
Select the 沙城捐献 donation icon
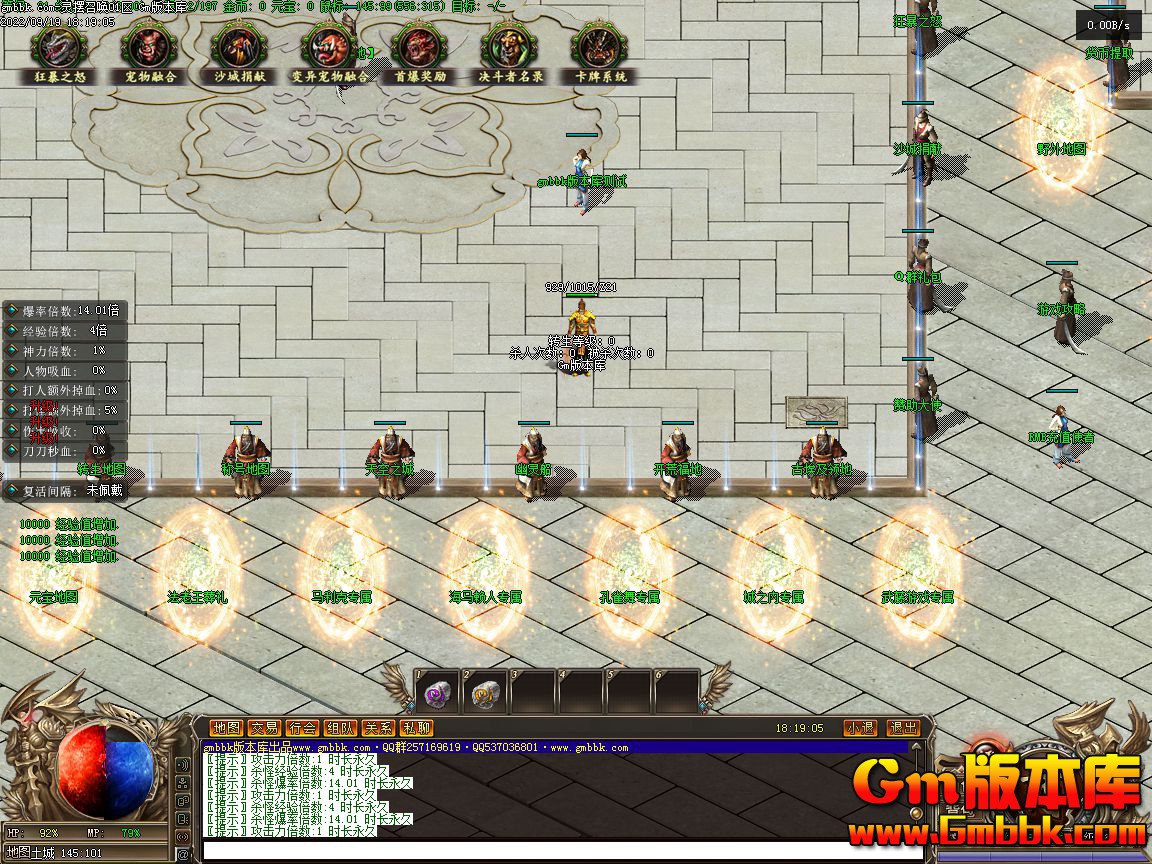click(x=239, y=48)
